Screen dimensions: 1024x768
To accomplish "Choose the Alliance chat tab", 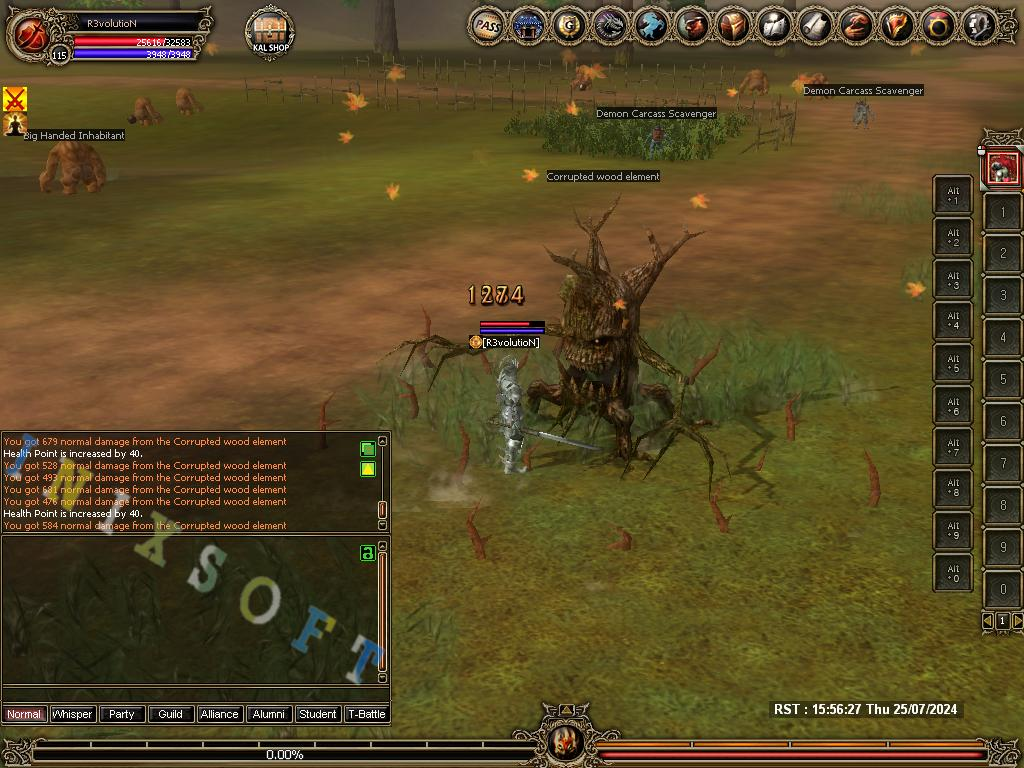I will pyautogui.click(x=219, y=714).
